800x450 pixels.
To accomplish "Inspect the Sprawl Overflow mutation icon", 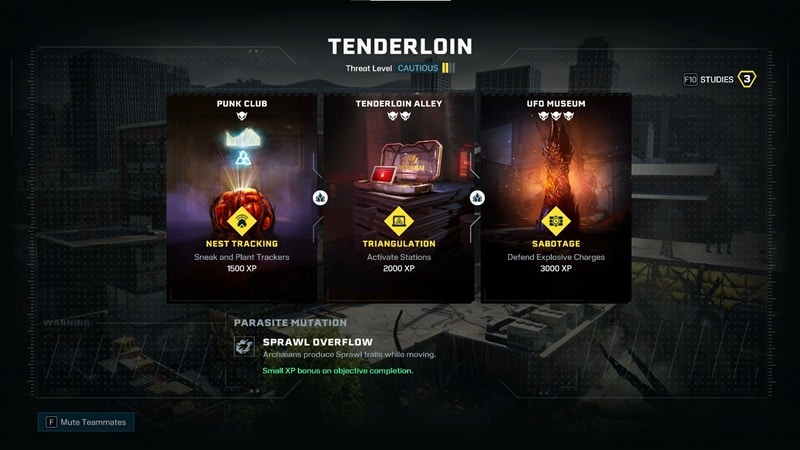I will click(x=243, y=346).
